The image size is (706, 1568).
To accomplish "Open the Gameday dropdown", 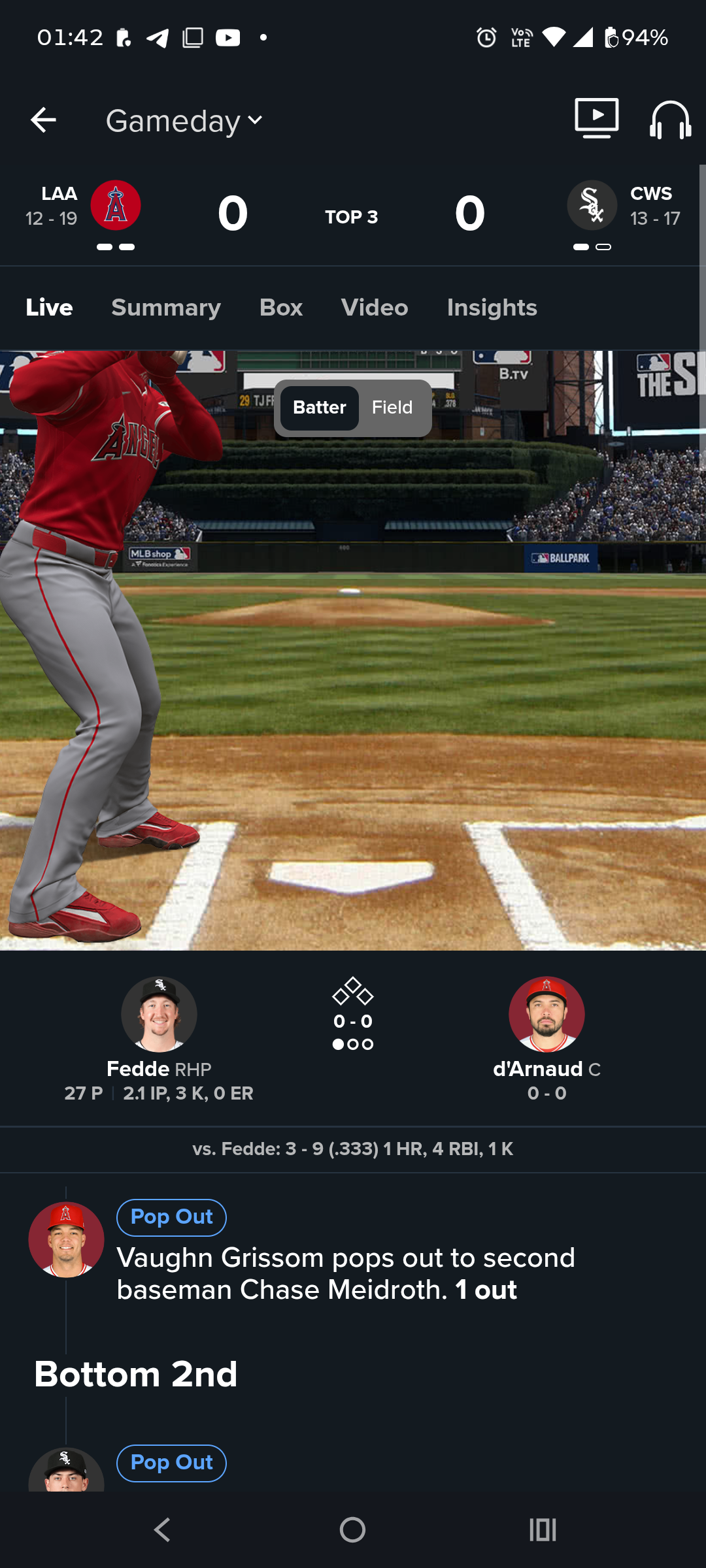I will 184,121.
